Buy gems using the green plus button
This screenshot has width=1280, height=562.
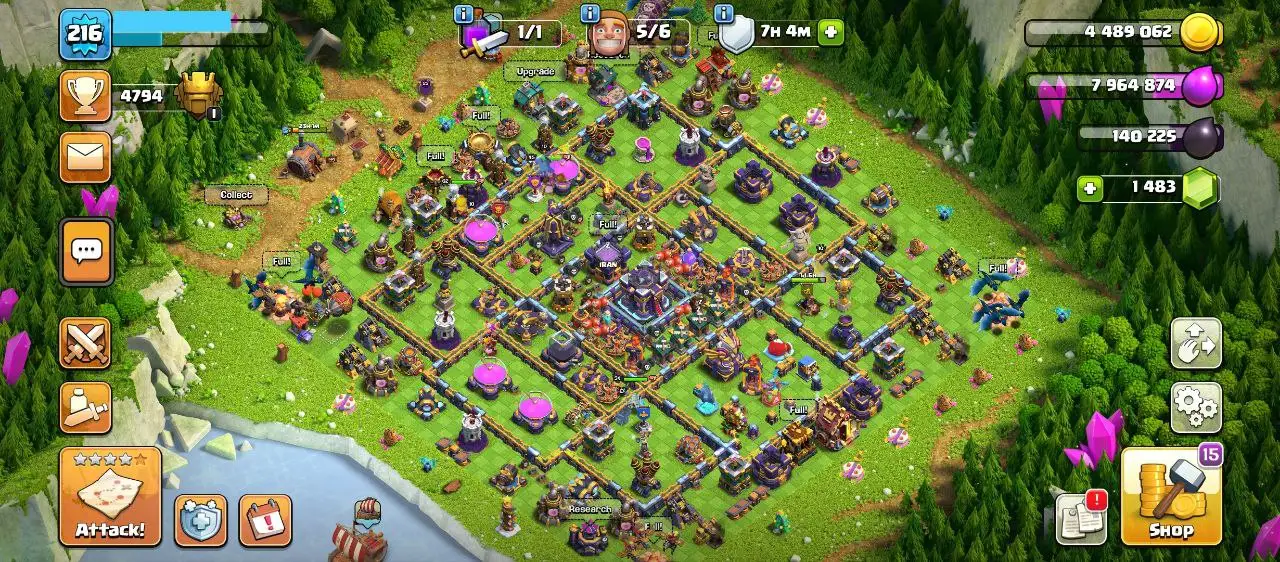tap(1091, 188)
